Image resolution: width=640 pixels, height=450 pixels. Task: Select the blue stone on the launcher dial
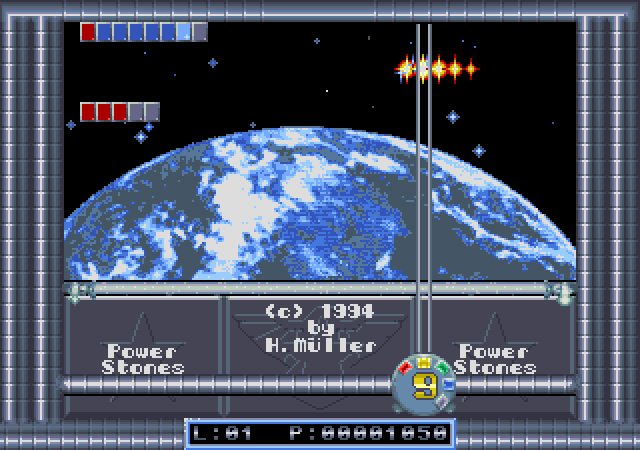449,383
